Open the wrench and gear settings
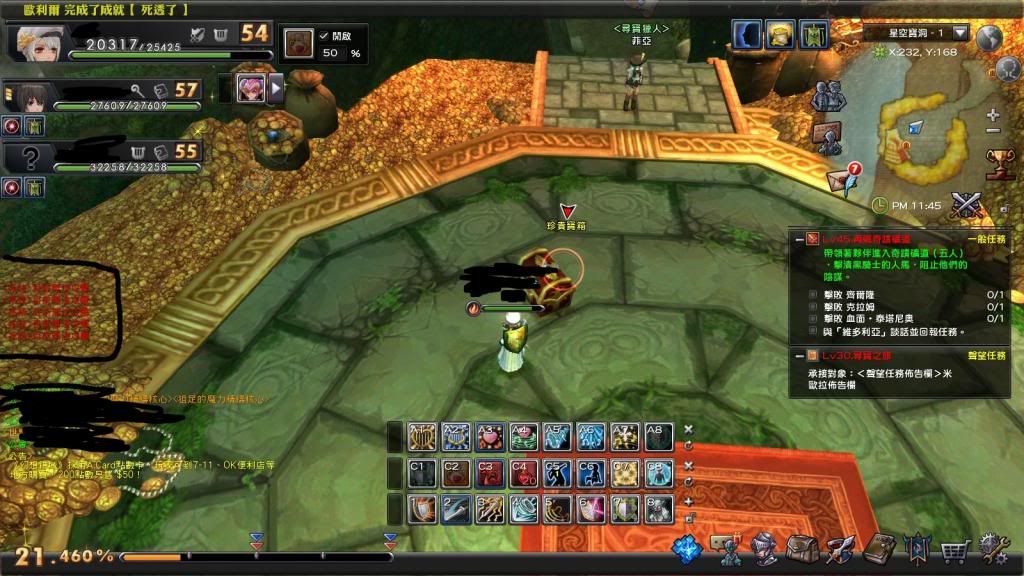 (994, 548)
